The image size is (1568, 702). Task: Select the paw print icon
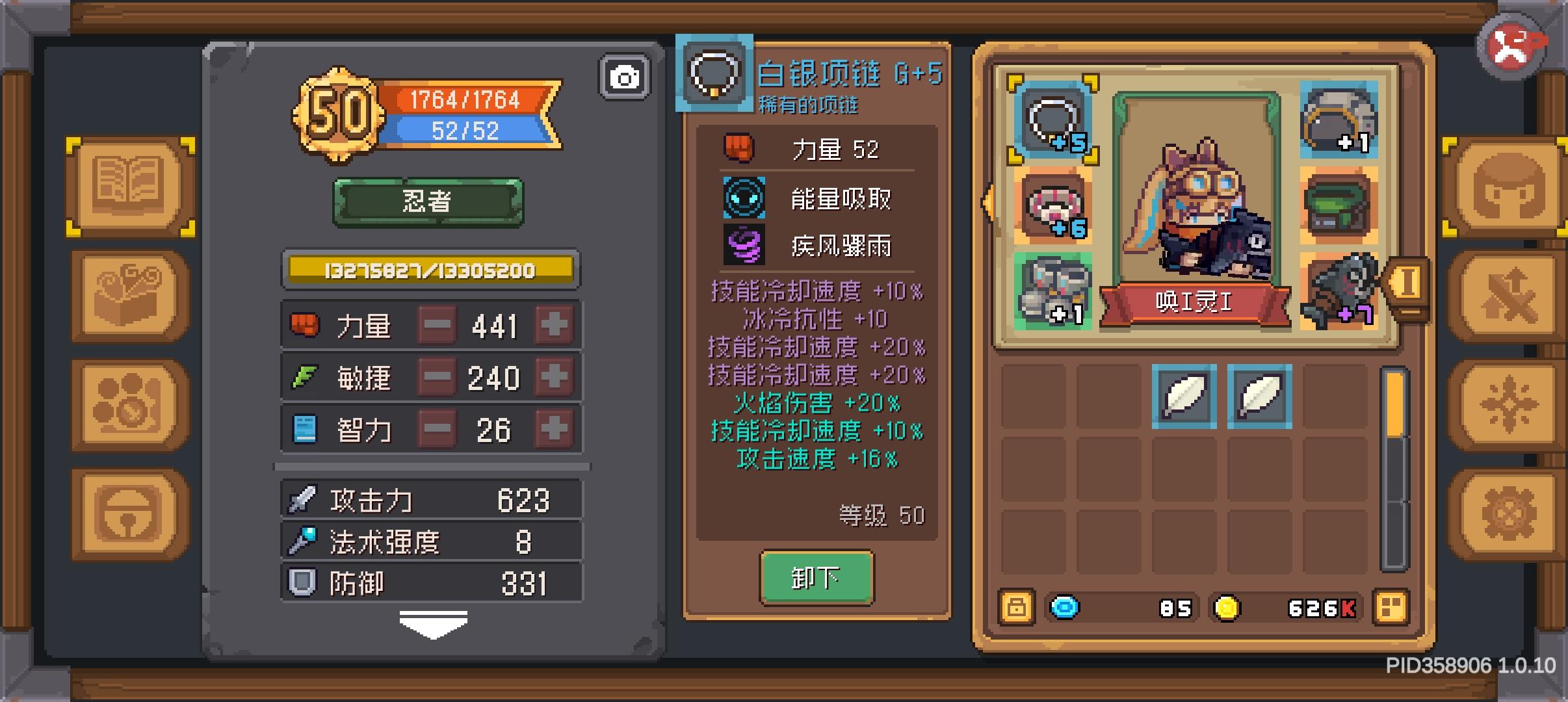coord(127,403)
